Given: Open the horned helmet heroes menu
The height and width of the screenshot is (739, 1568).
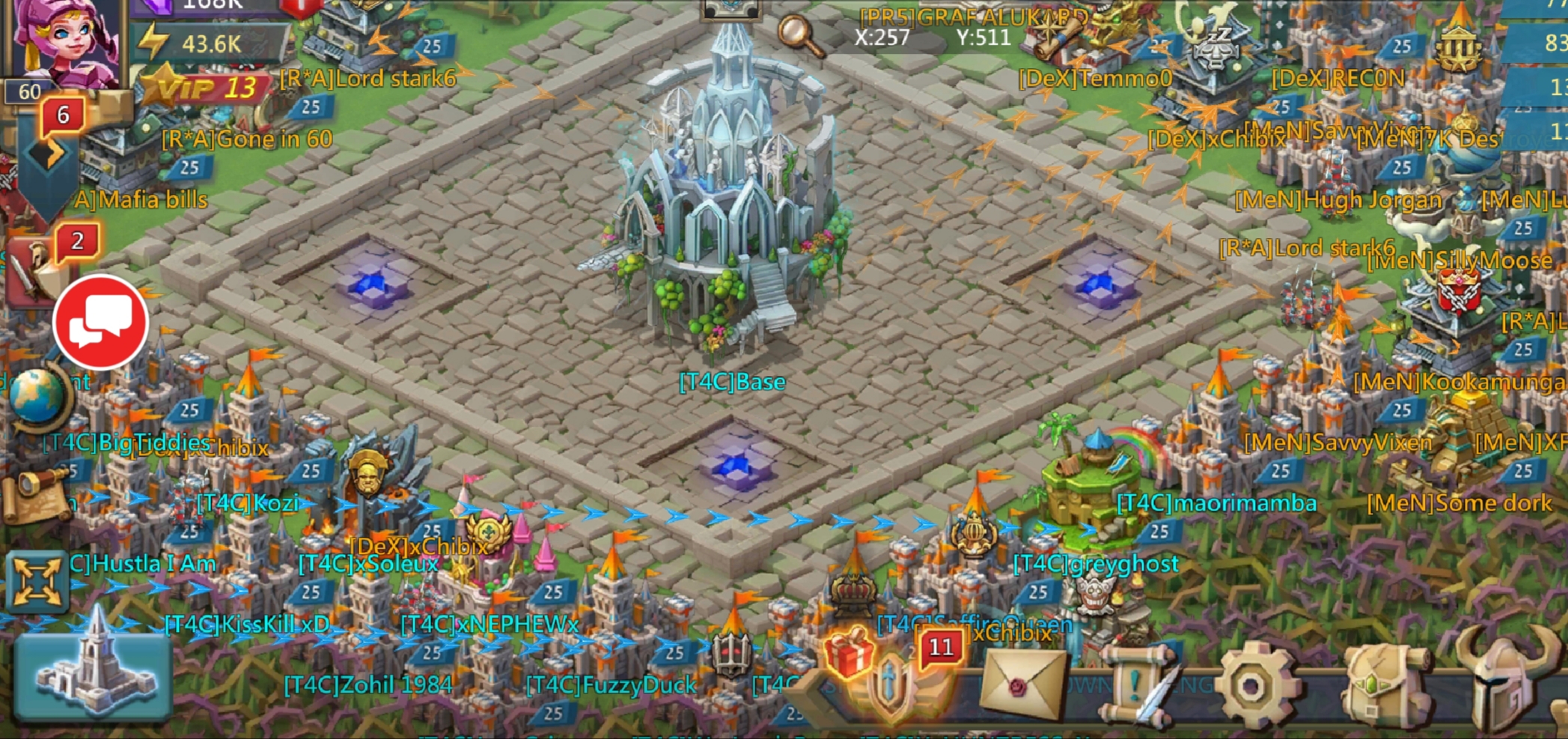Looking at the screenshot, I should coord(1504,681).
